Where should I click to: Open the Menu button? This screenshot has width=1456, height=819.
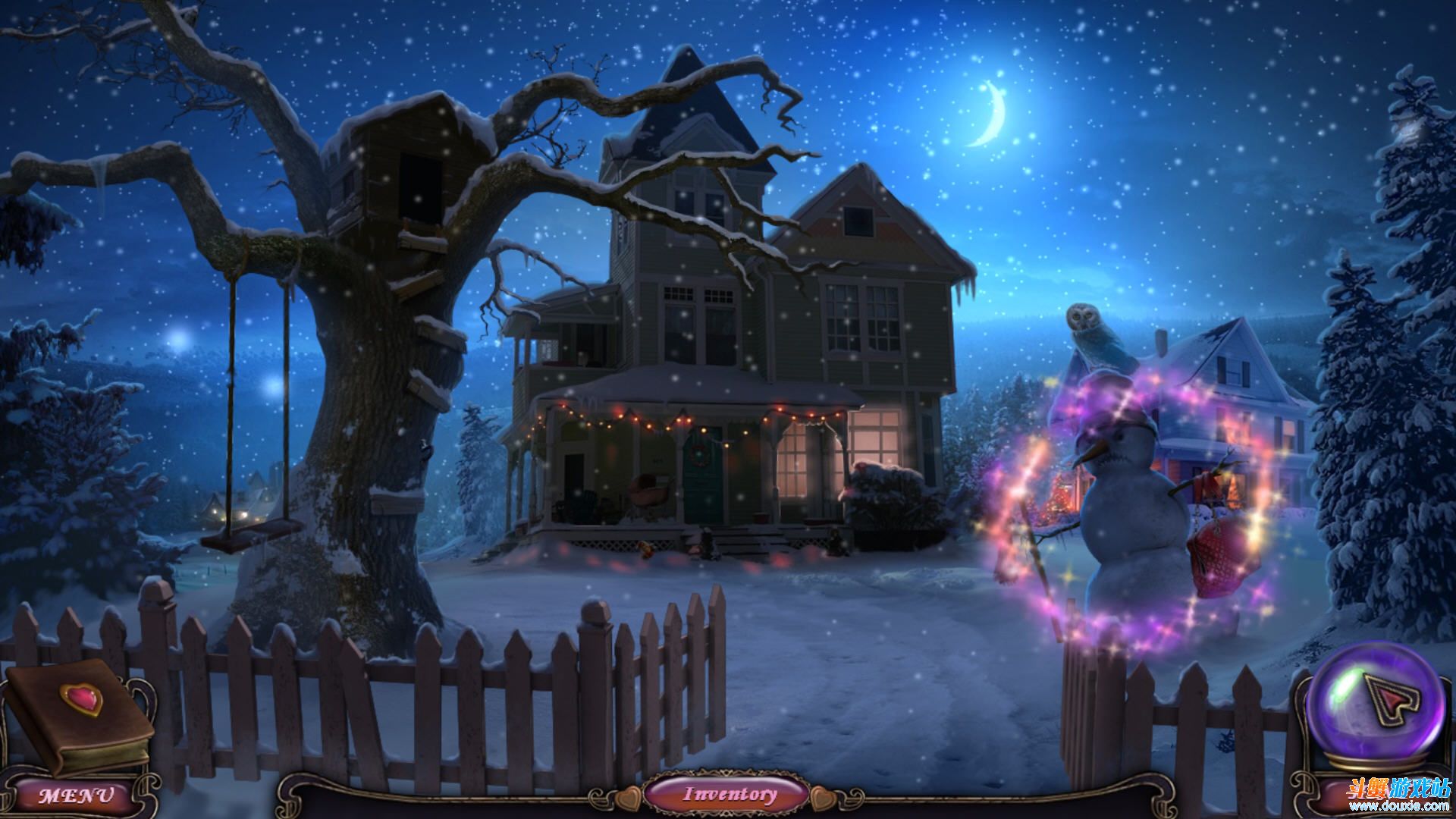tap(76, 795)
